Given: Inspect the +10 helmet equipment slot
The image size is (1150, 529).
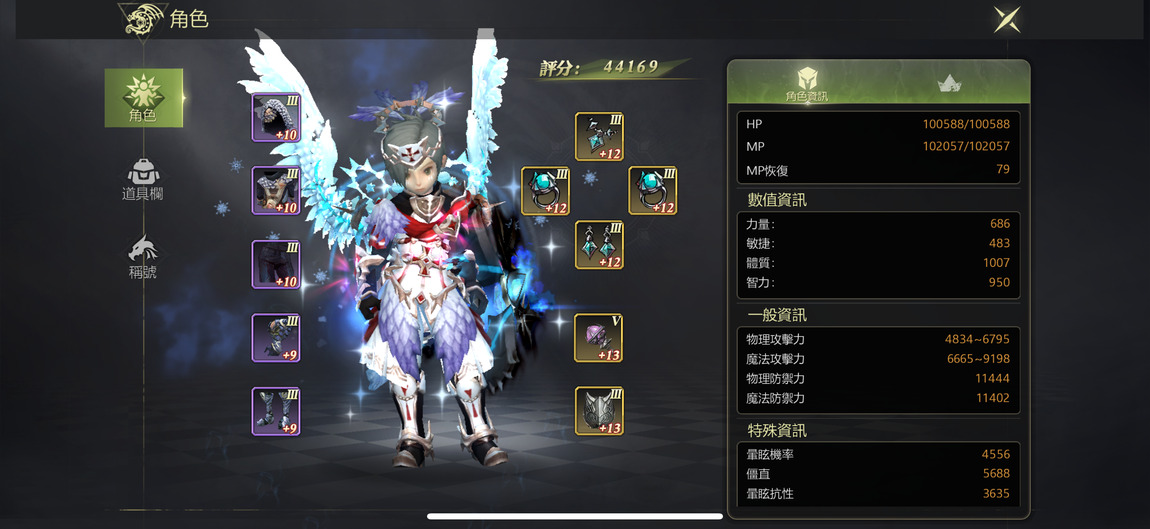Looking at the screenshot, I should click(x=276, y=118).
